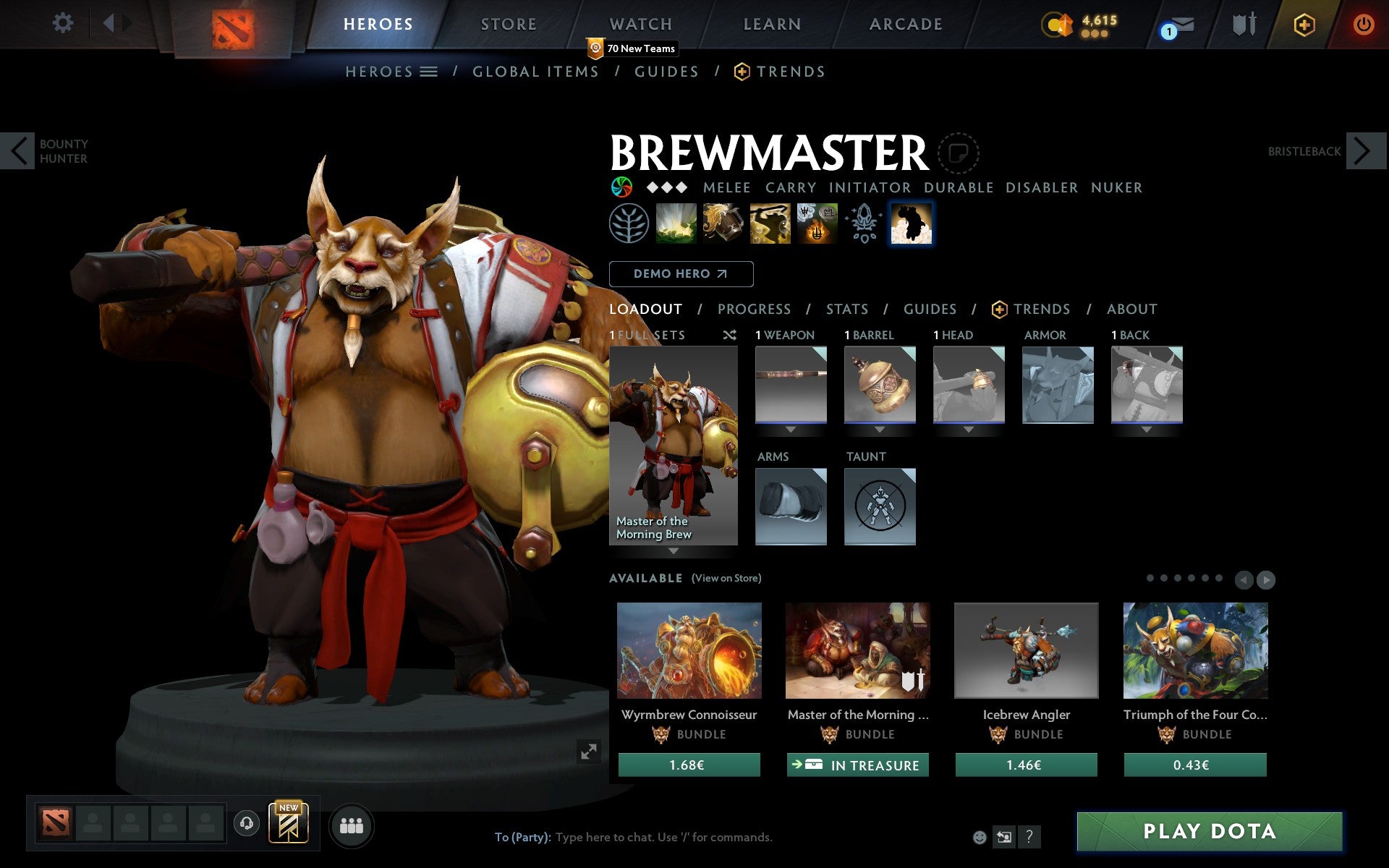
Task: Click the Dota Plus hexagon icon
Action: point(1302,24)
